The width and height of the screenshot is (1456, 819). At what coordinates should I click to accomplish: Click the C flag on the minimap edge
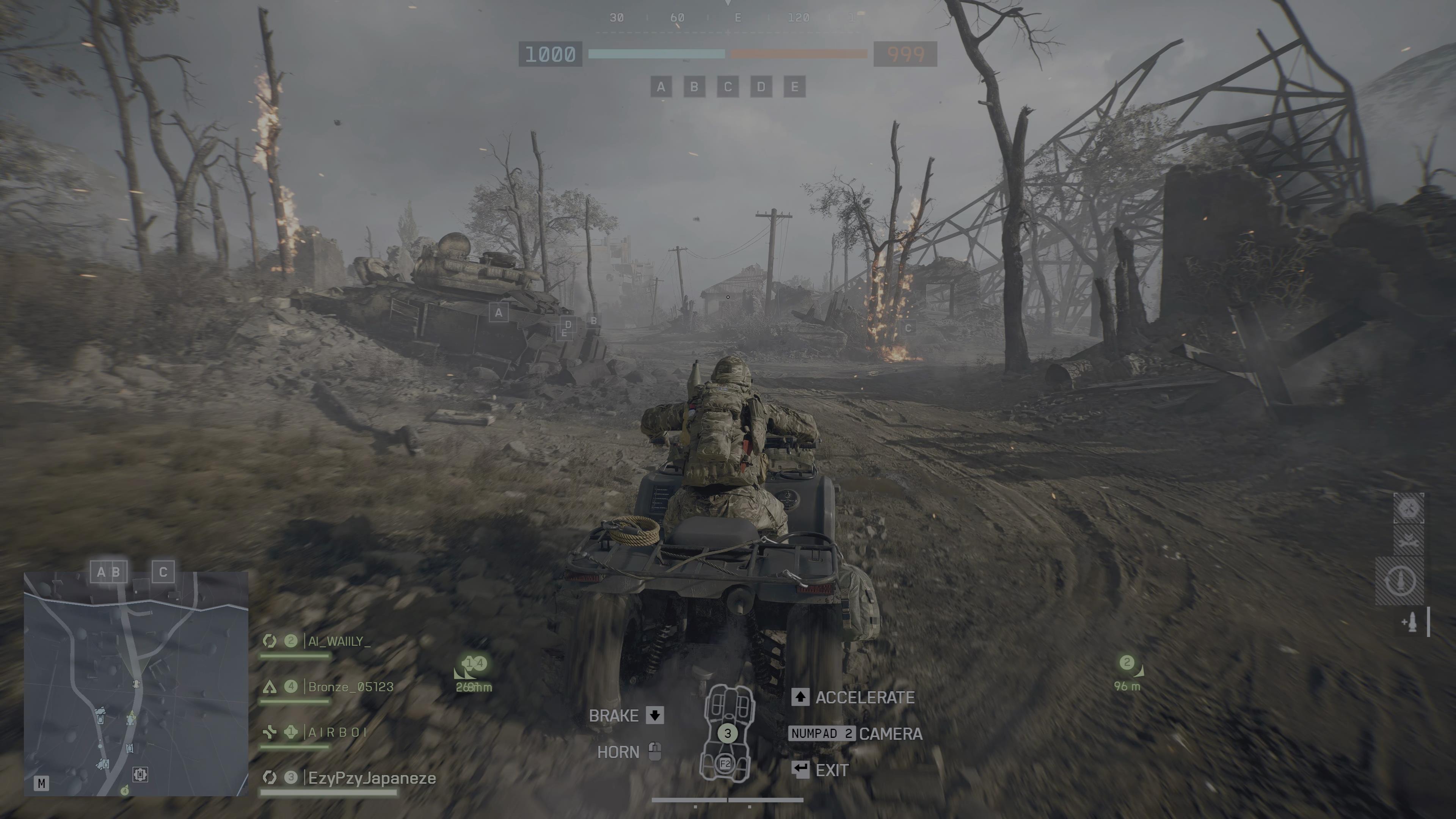[x=163, y=572]
